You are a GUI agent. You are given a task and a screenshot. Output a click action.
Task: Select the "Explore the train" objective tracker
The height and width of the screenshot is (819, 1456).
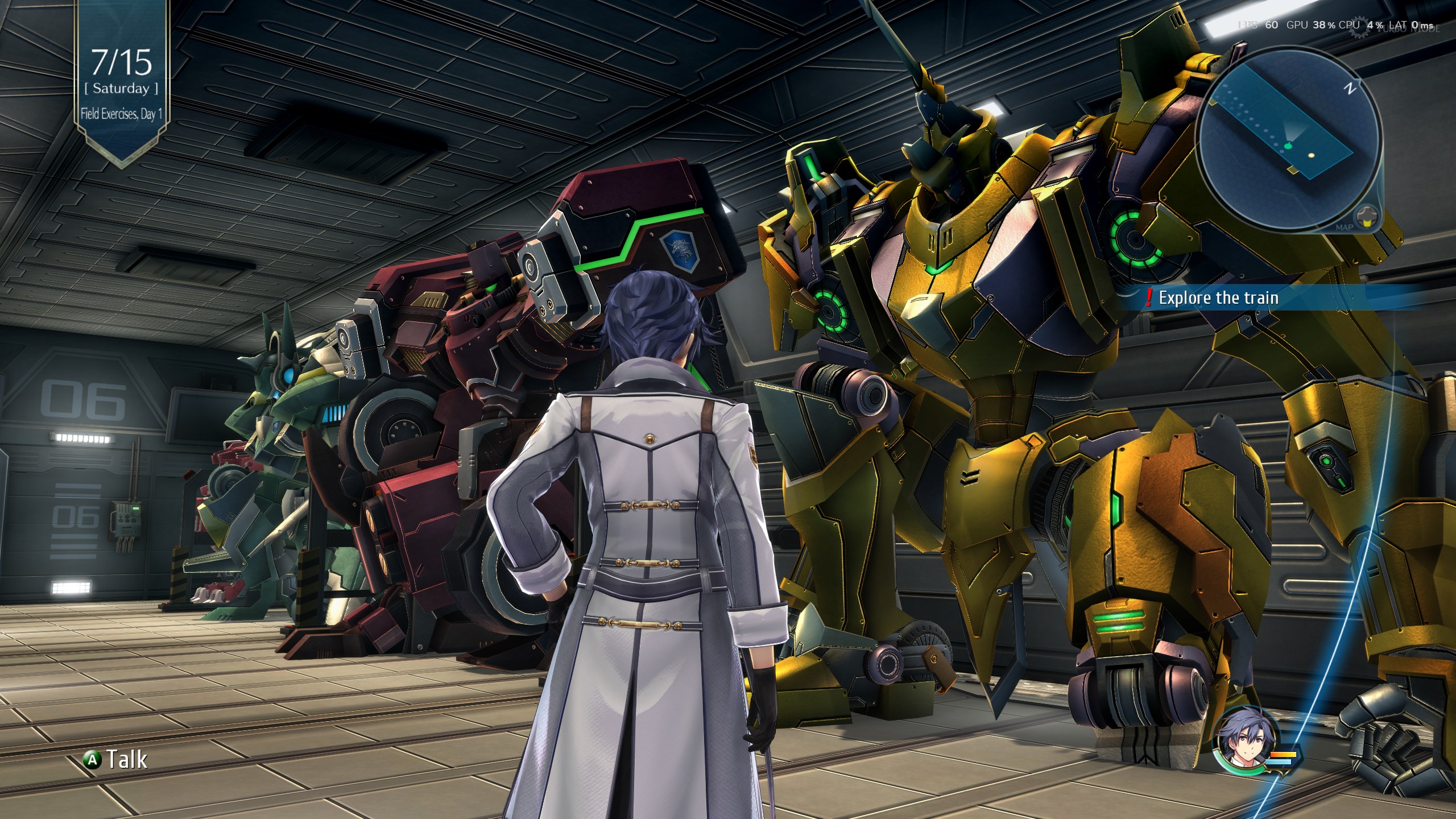coord(1218,298)
